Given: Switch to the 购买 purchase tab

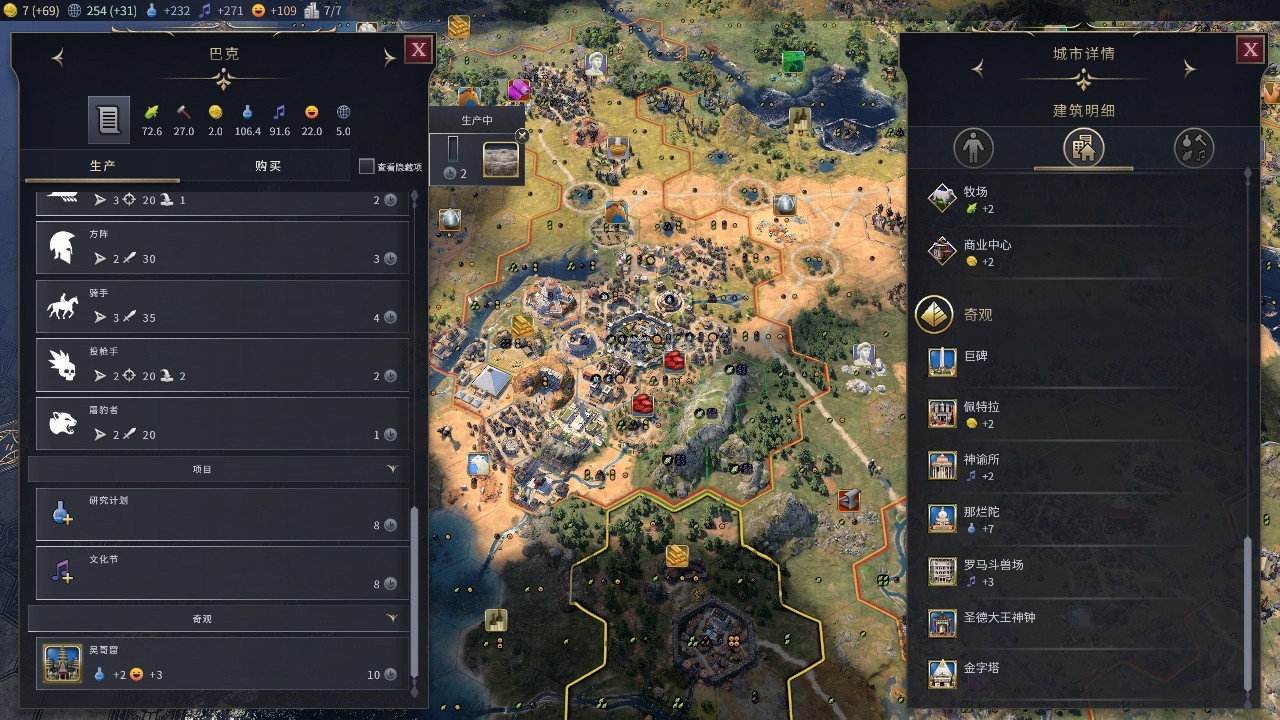Looking at the screenshot, I should click(268, 166).
